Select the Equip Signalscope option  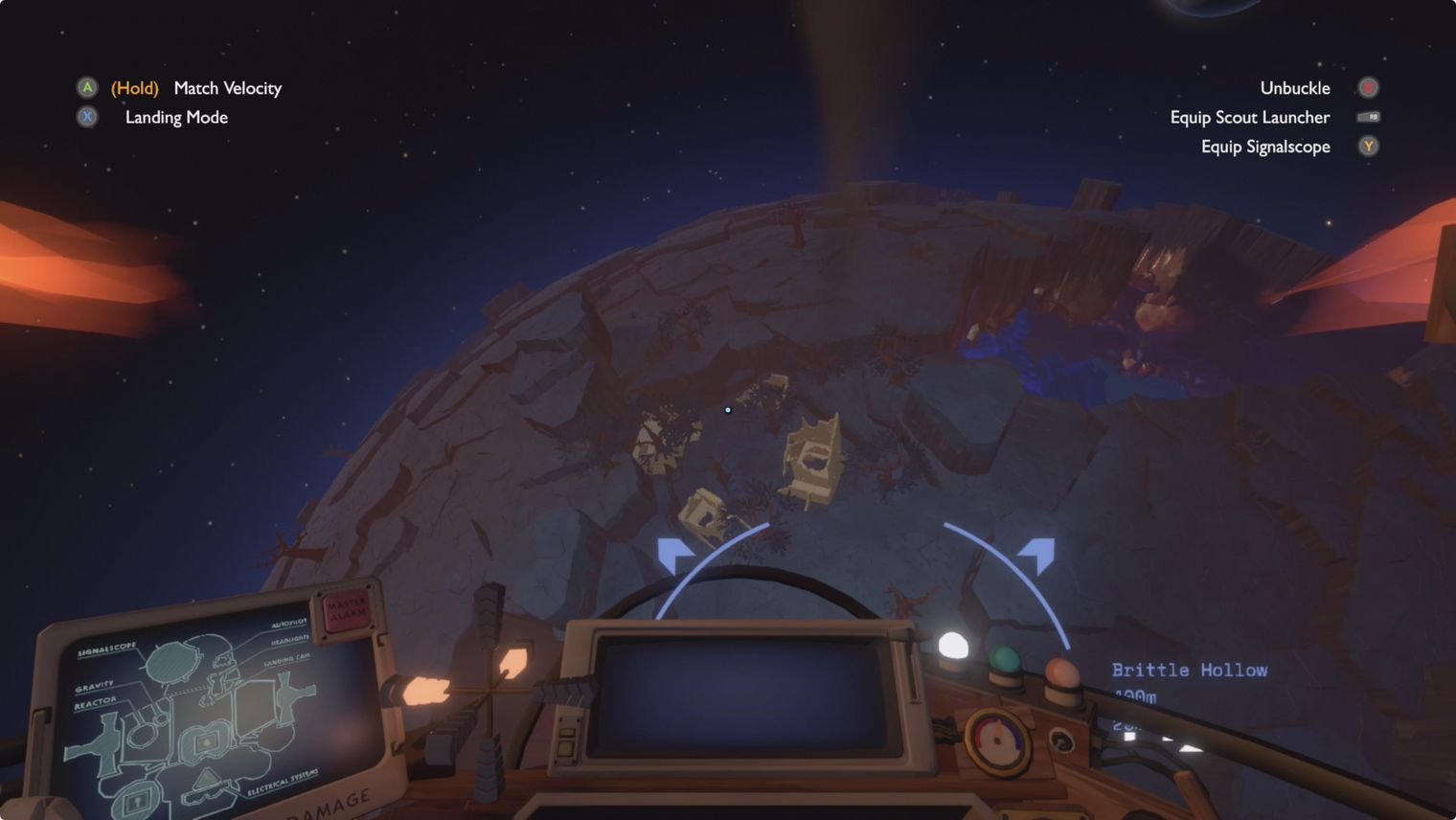point(1264,146)
